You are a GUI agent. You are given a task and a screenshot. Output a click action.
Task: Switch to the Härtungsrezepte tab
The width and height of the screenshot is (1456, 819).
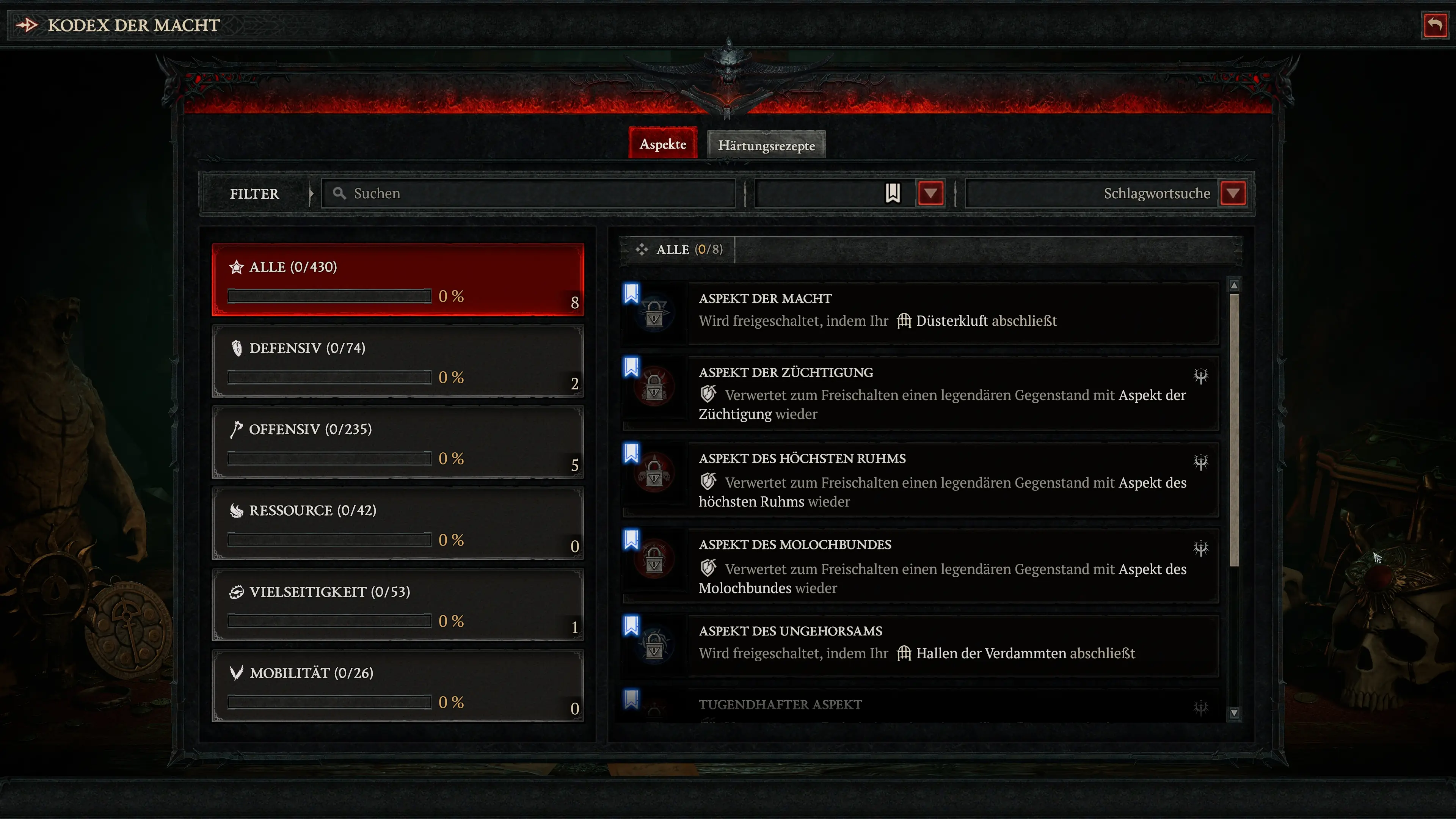[766, 145]
